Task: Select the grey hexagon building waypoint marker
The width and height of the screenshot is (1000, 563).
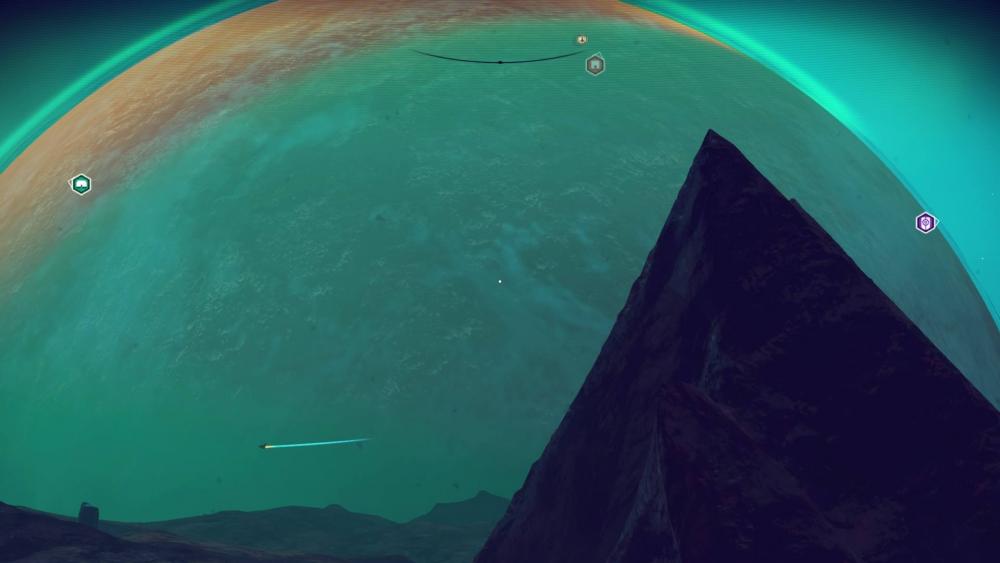Action: (x=595, y=65)
